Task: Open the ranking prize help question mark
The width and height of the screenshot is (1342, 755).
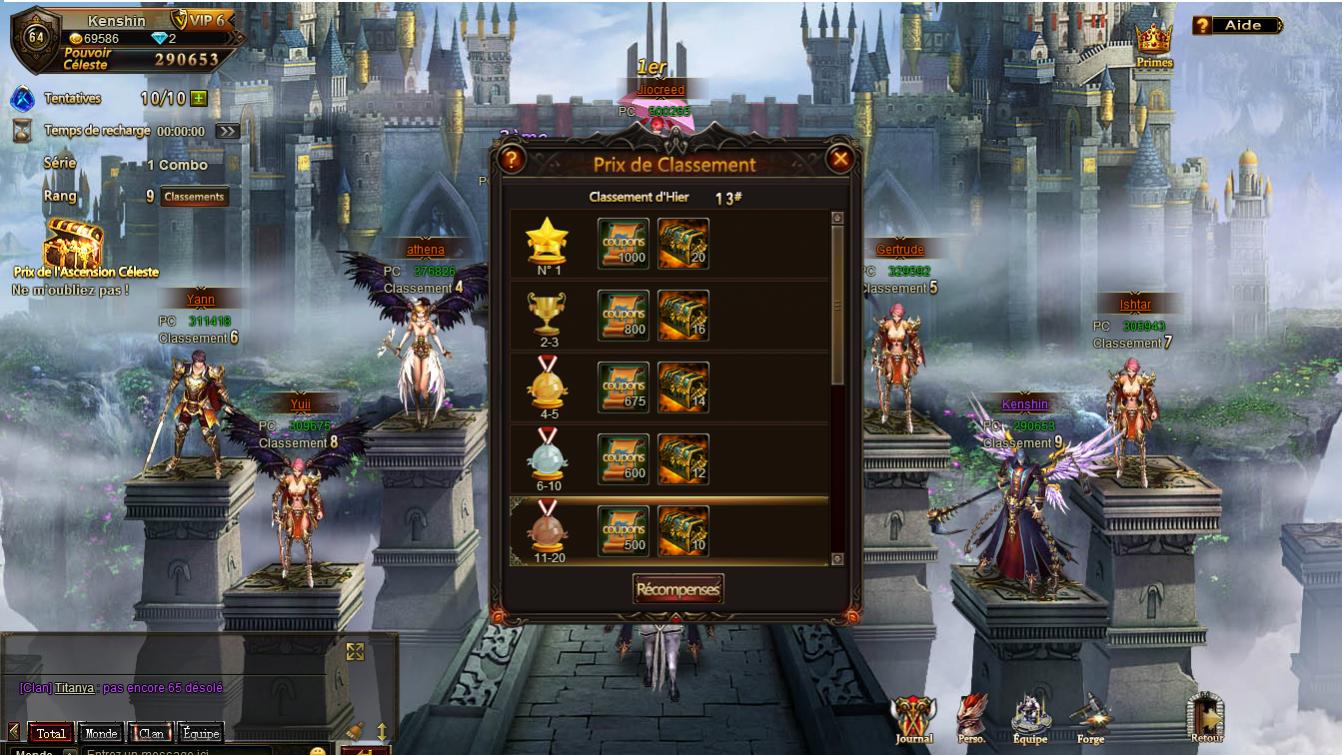Action: pos(511,159)
